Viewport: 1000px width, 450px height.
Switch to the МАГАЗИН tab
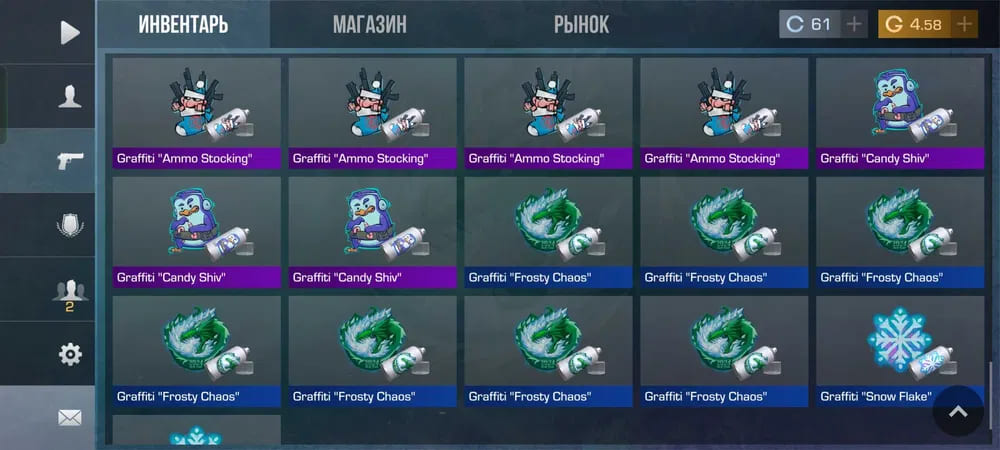click(369, 25)
